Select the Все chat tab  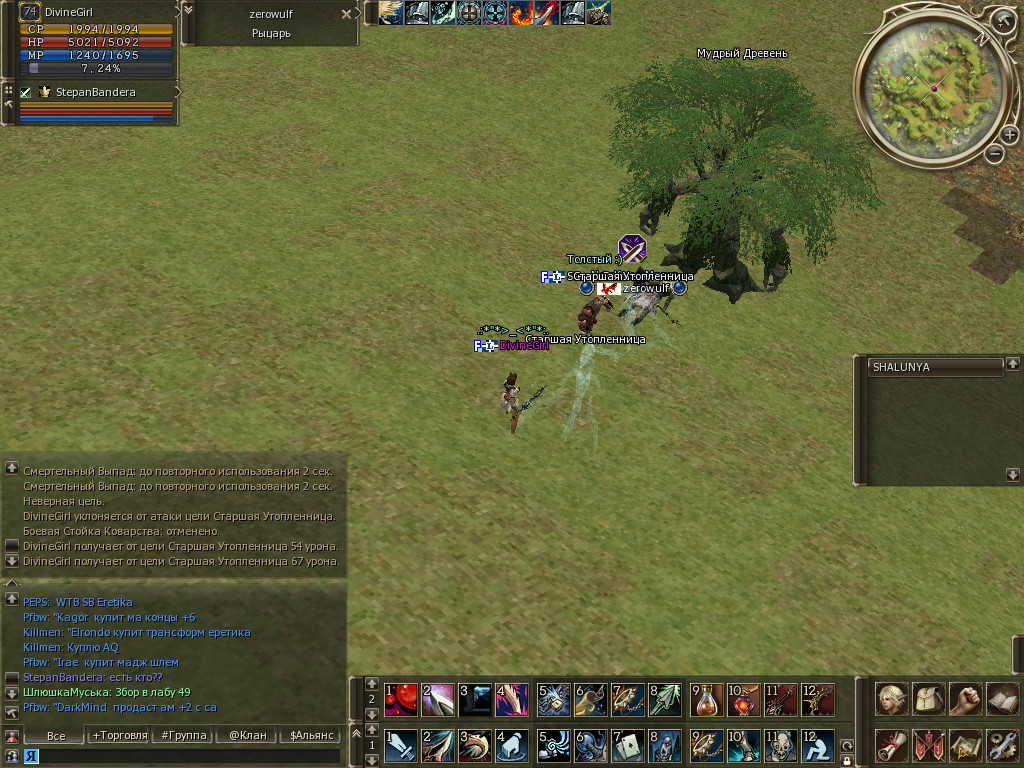click(56, 735)
